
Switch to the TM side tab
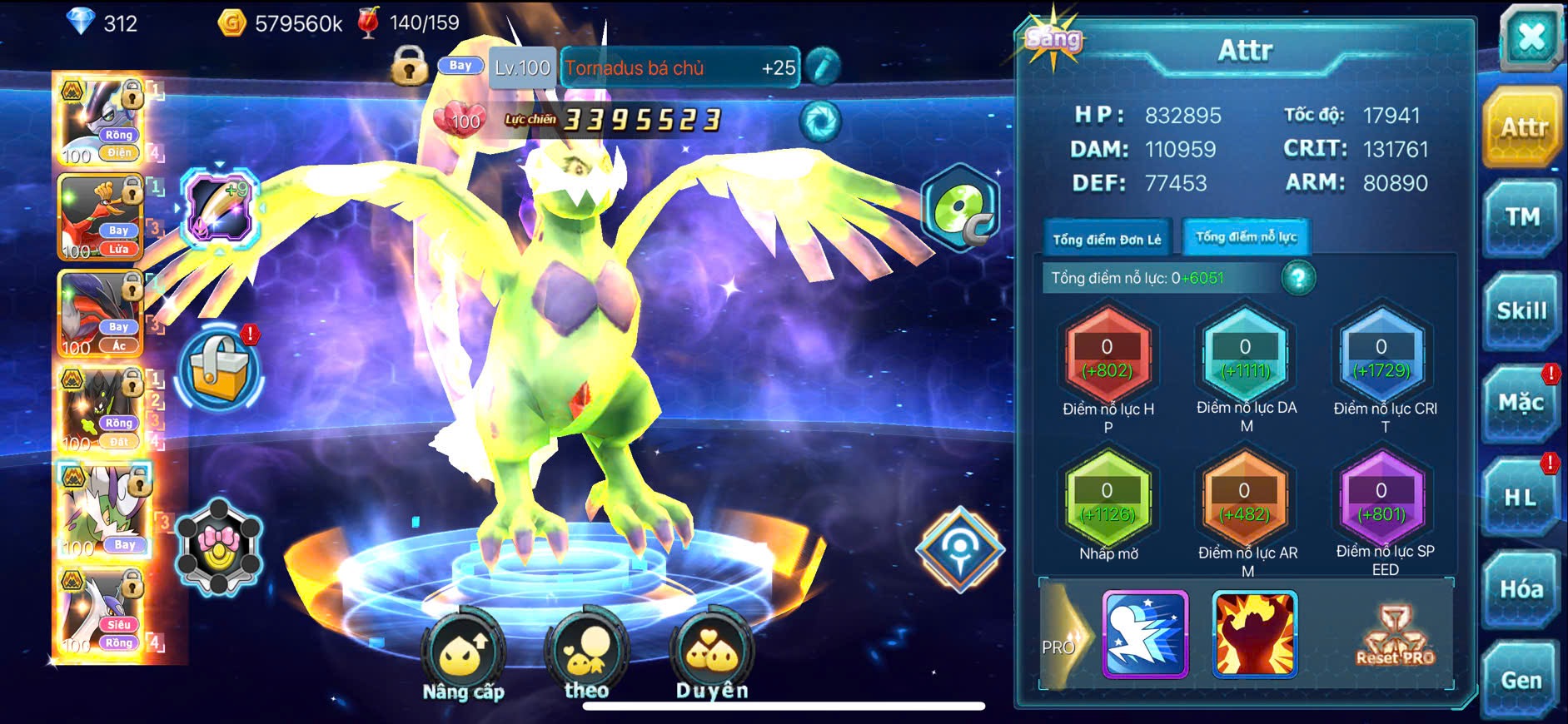tap(1522, 218)
